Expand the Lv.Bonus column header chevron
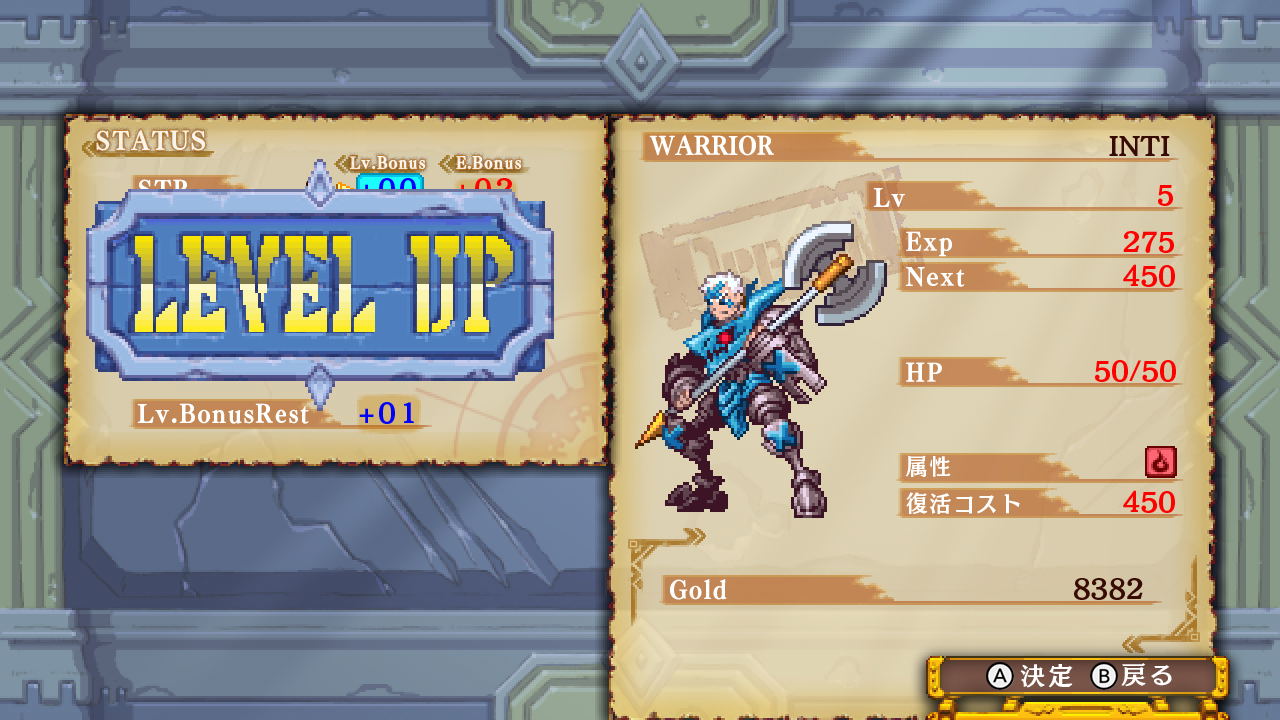Screen dimensions: 1280x720 [343, 162]
